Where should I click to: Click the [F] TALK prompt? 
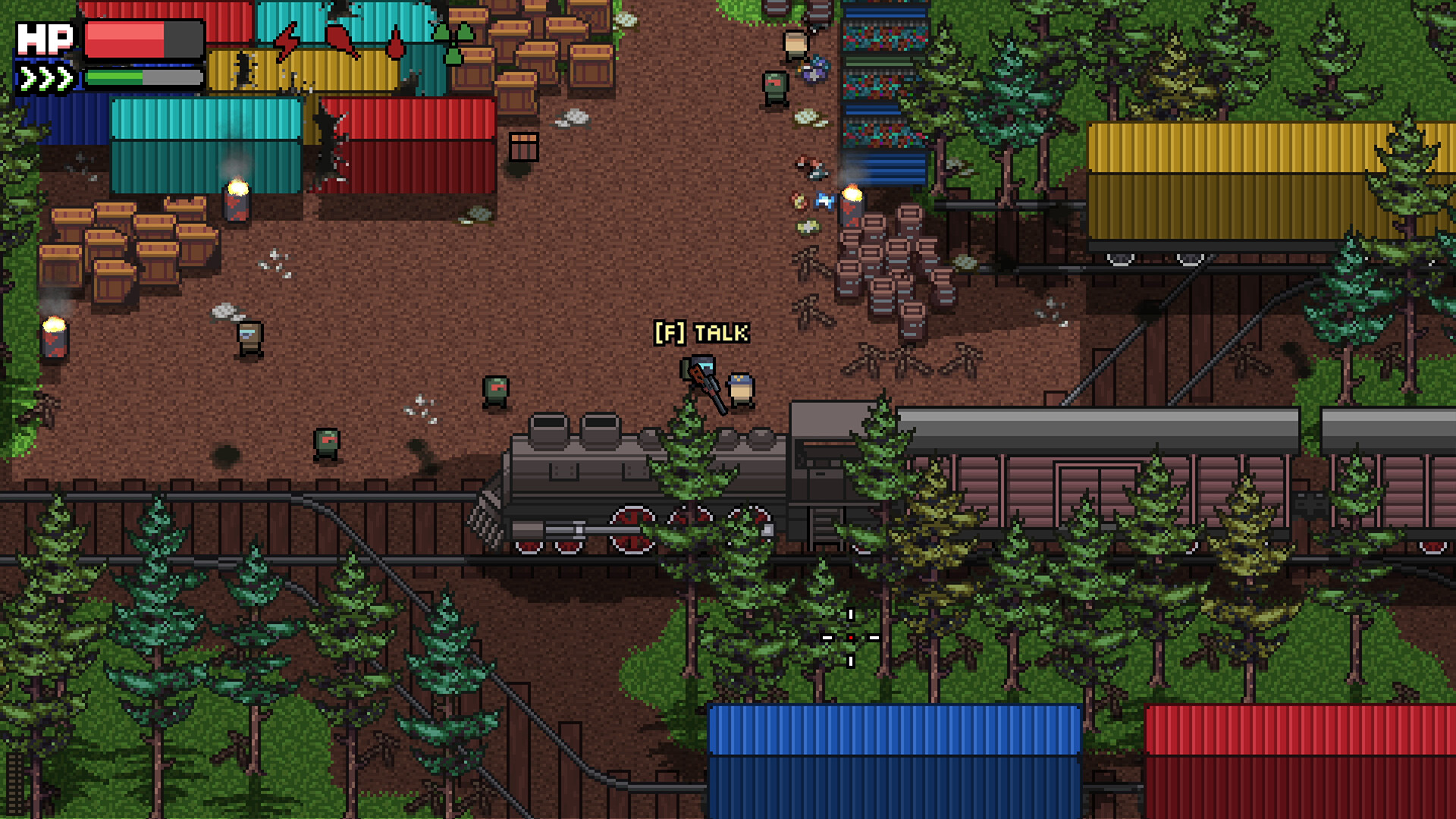(700, 332)
